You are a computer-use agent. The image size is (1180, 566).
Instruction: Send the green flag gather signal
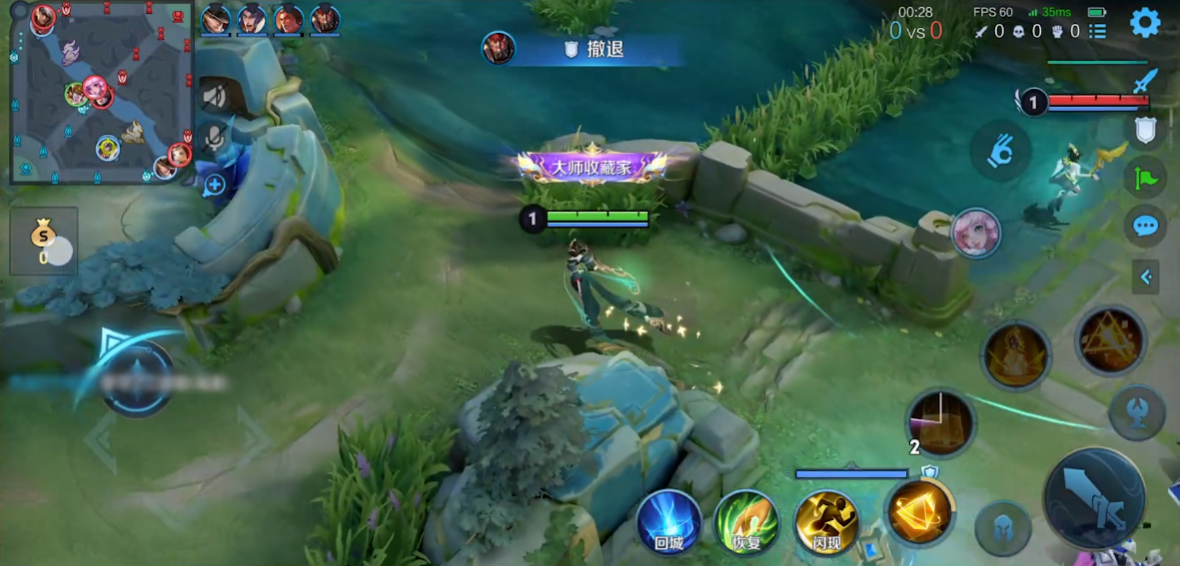pyautogui.click(x=1145, y=178)
